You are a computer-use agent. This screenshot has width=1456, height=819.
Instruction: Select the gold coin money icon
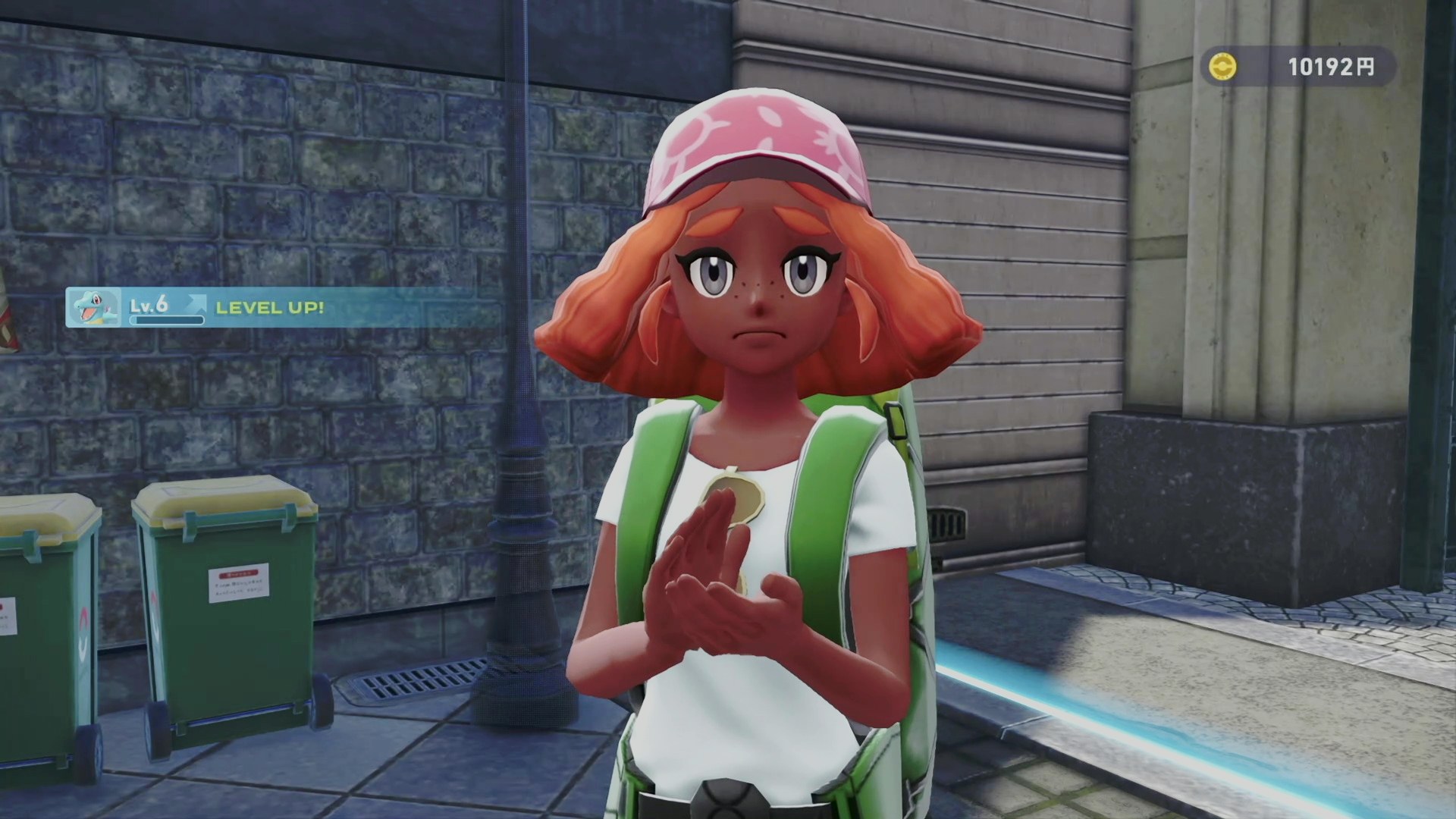point(1222,67)
